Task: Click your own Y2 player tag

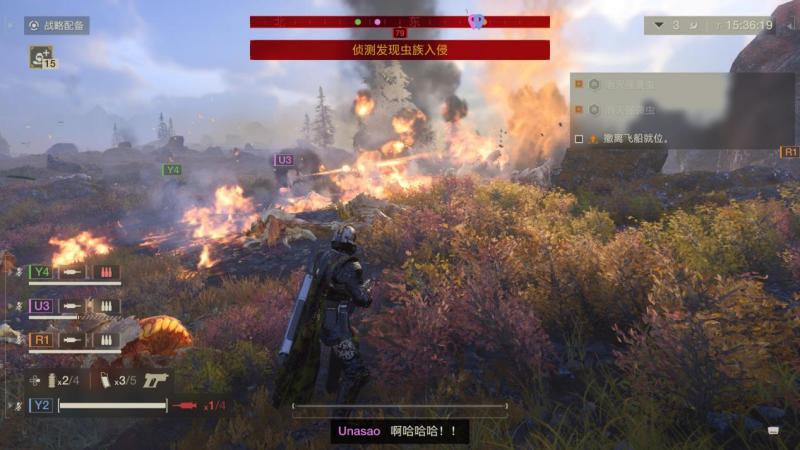Action: coord(41,405)
